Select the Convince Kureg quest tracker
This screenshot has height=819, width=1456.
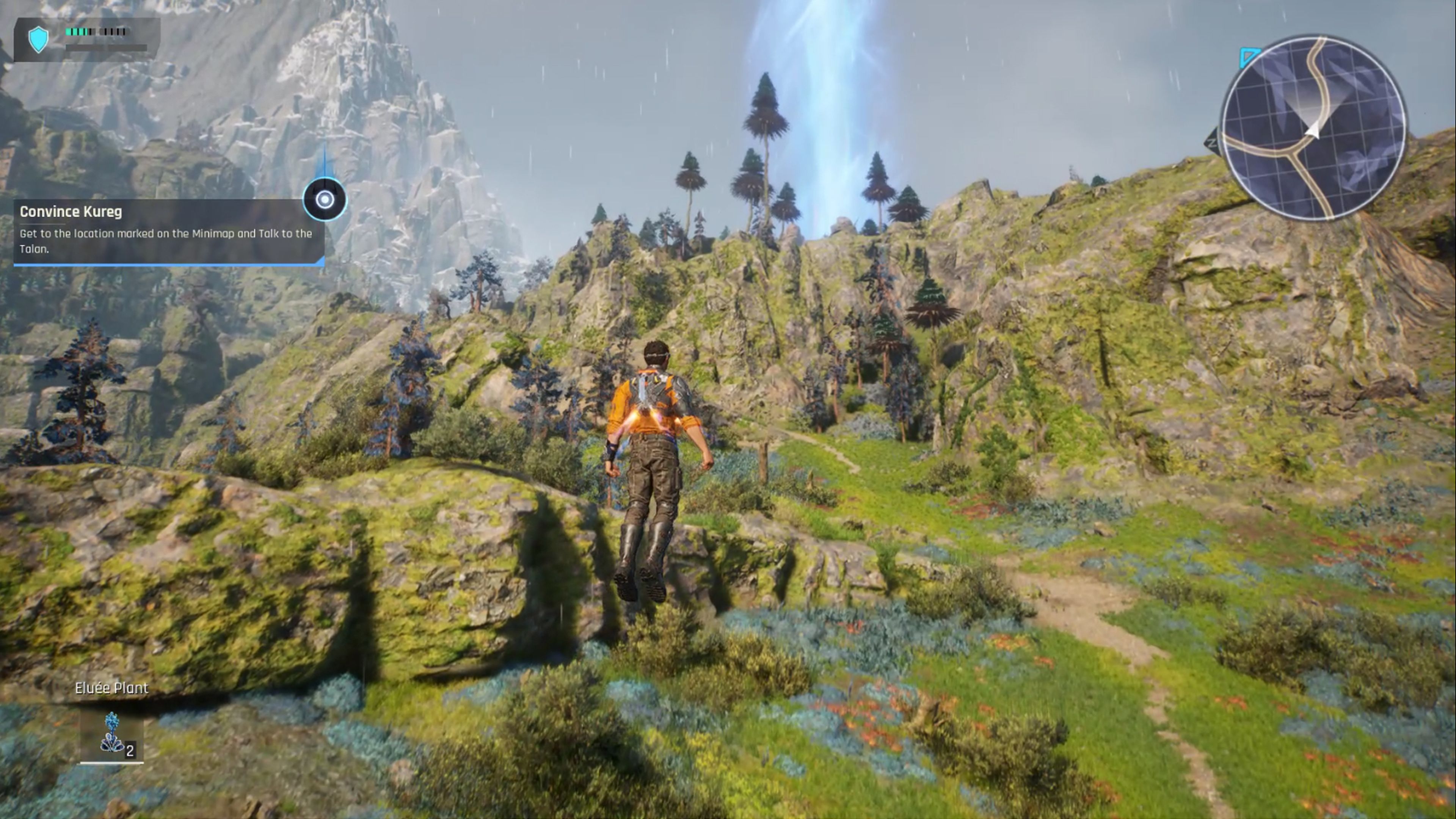pos(168,231)
